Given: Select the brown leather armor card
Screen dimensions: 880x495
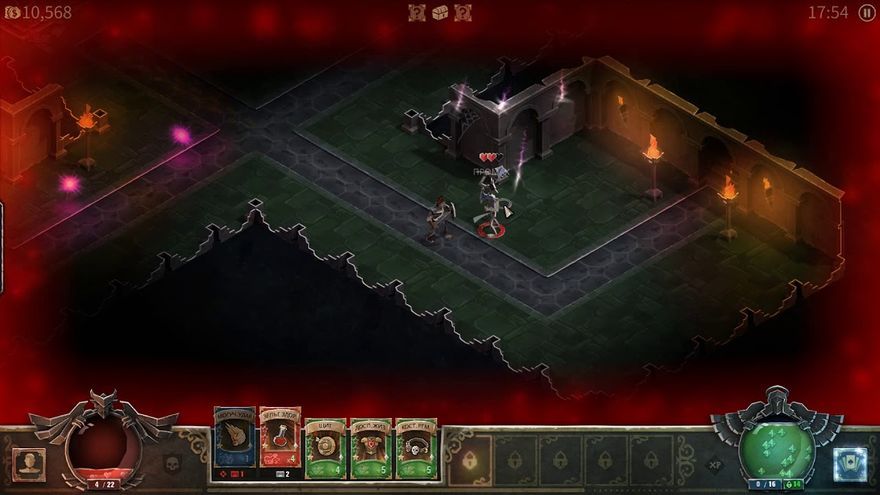Looking at the screenshot, I should point(370,446).
